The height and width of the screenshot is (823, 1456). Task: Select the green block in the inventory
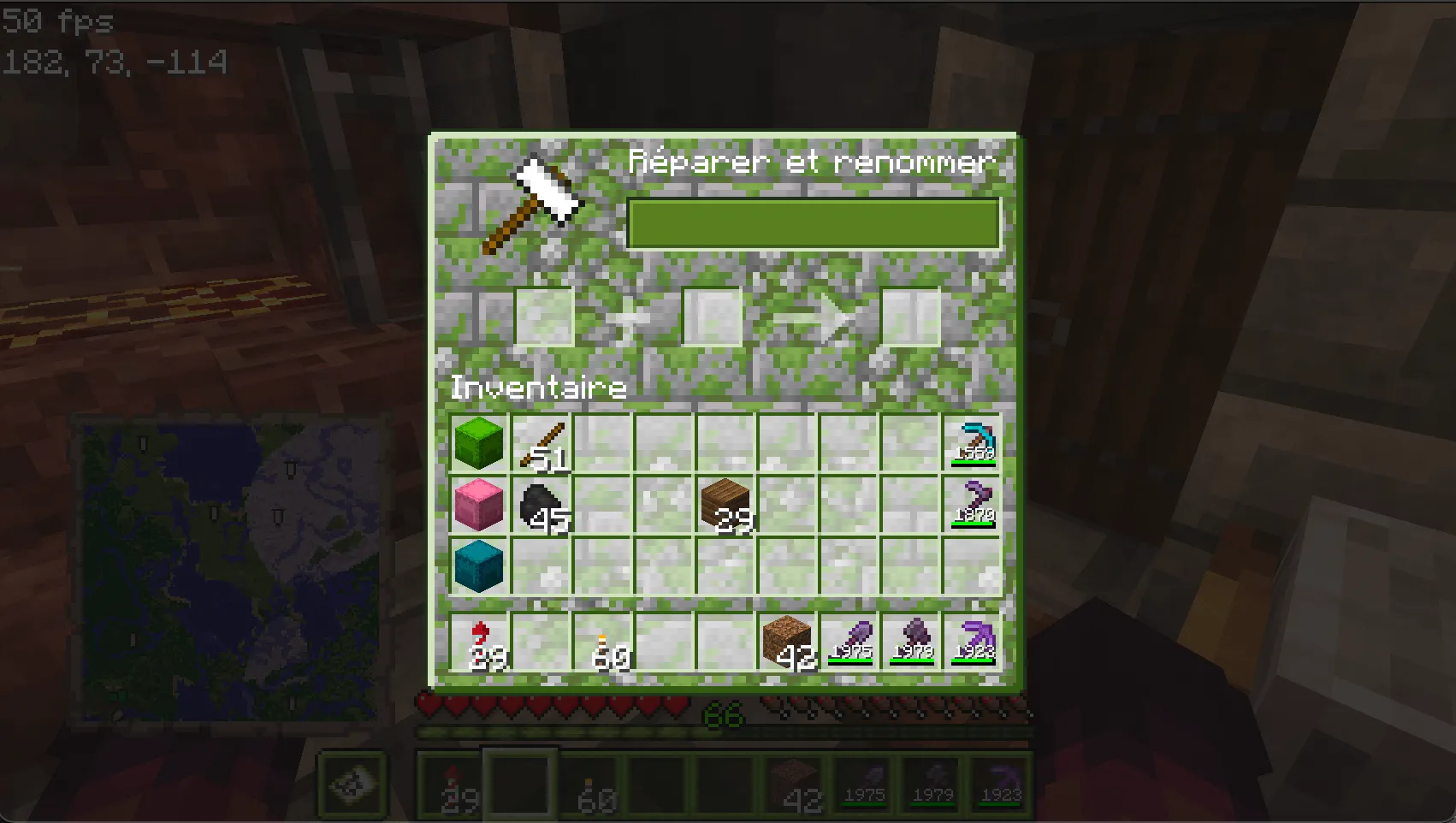pos(479,442)
